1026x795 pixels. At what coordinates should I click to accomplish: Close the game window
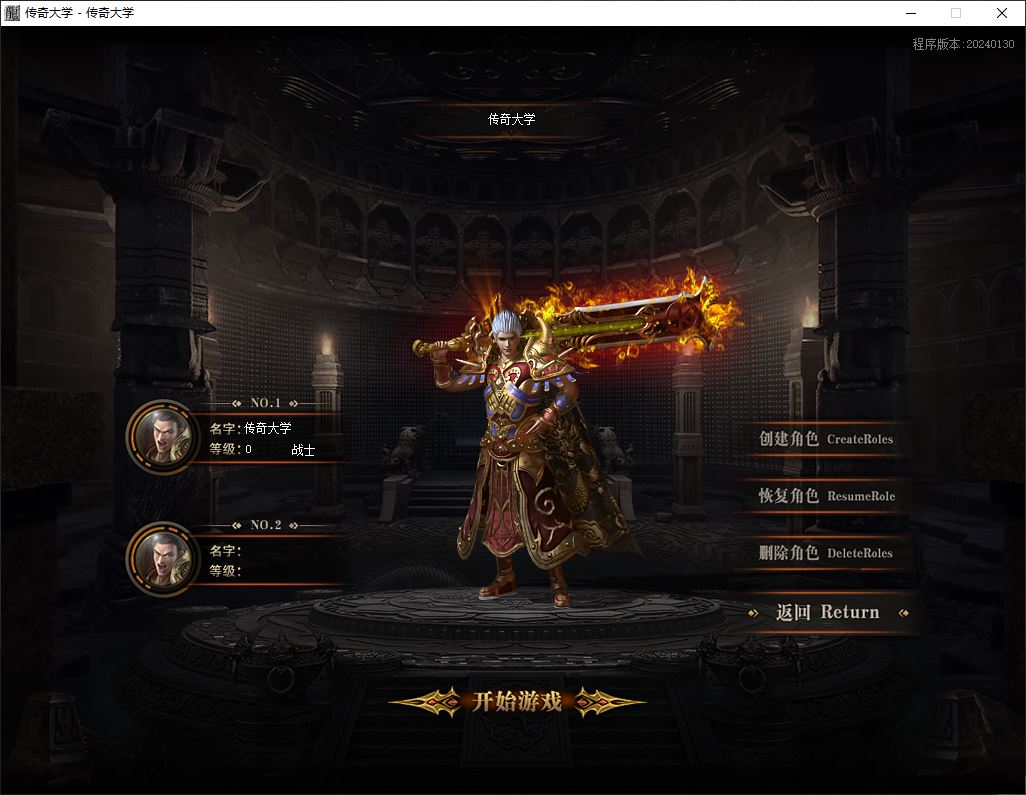(1002, 13)
